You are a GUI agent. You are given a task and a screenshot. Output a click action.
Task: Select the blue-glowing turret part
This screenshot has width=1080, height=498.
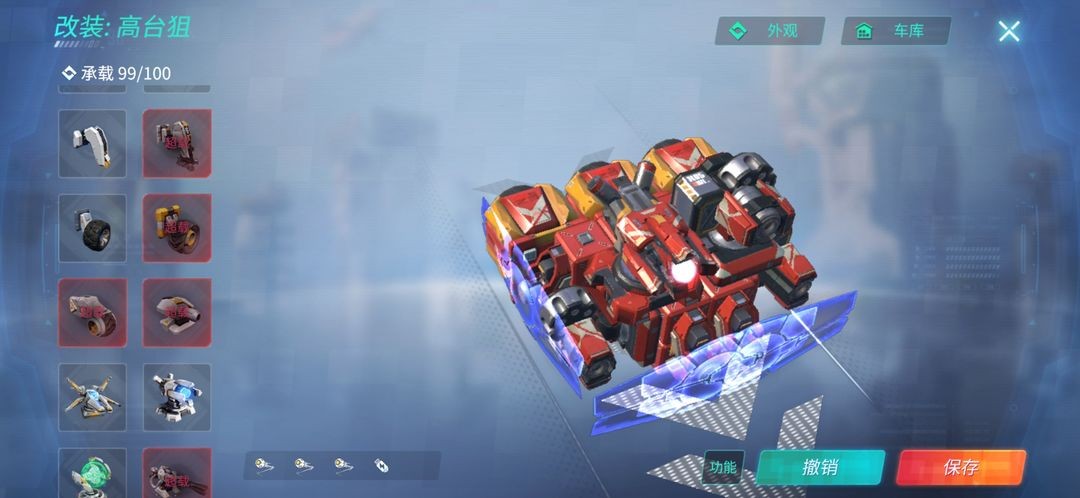[177, 397]
